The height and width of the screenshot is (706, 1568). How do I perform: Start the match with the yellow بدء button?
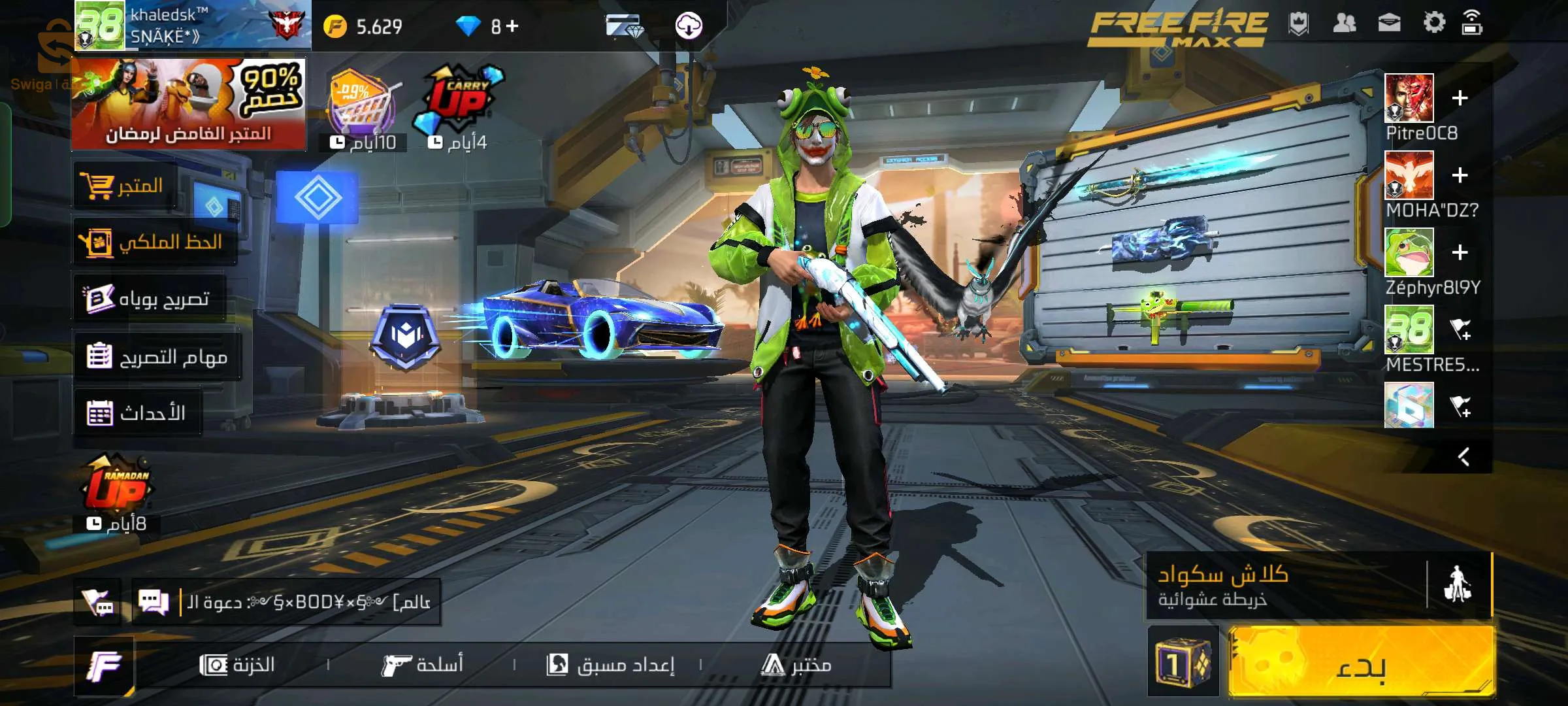[x=1360, y=662]
